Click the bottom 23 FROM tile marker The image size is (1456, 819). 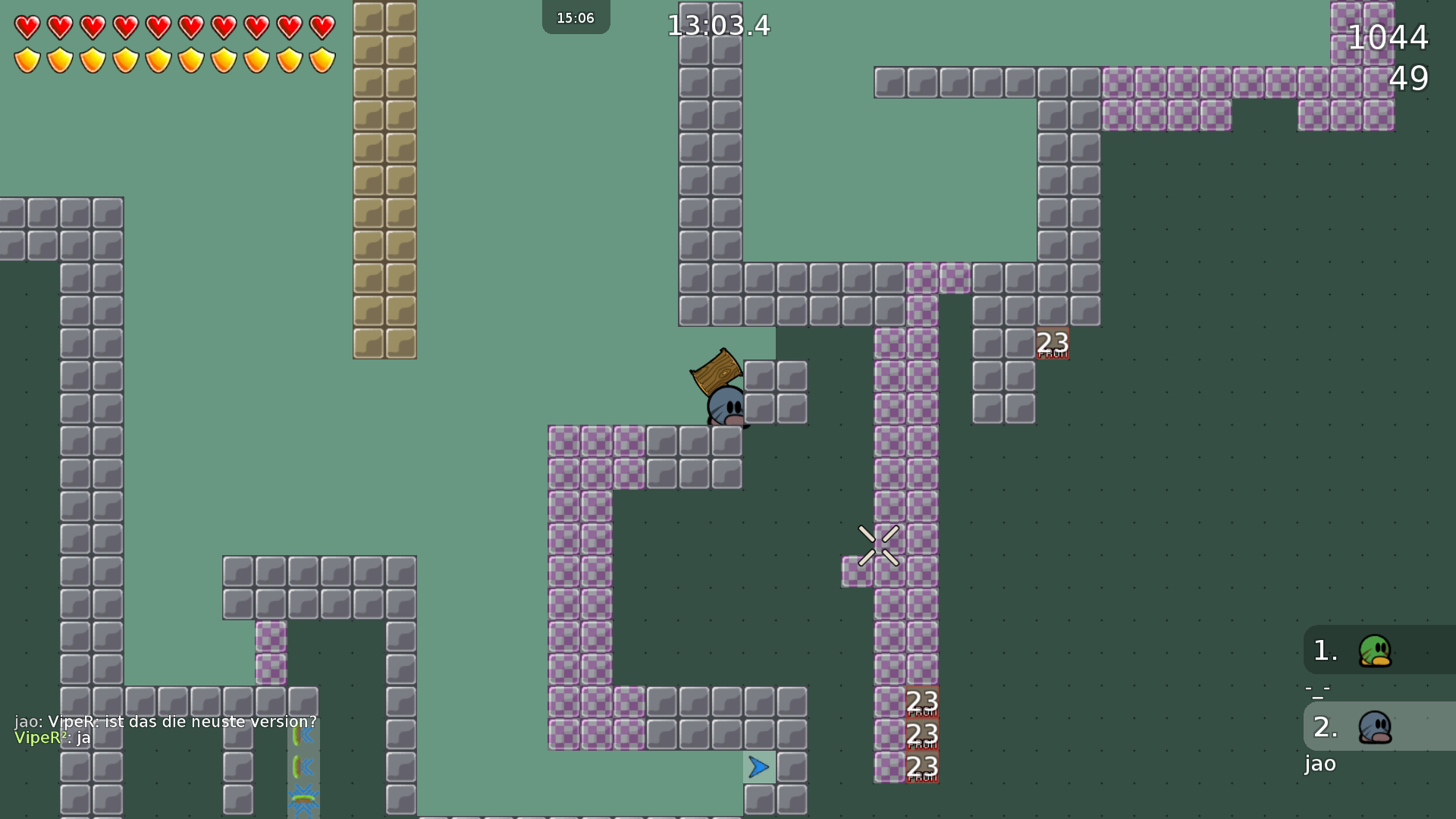pyautogui.click(x=921, y=767)
